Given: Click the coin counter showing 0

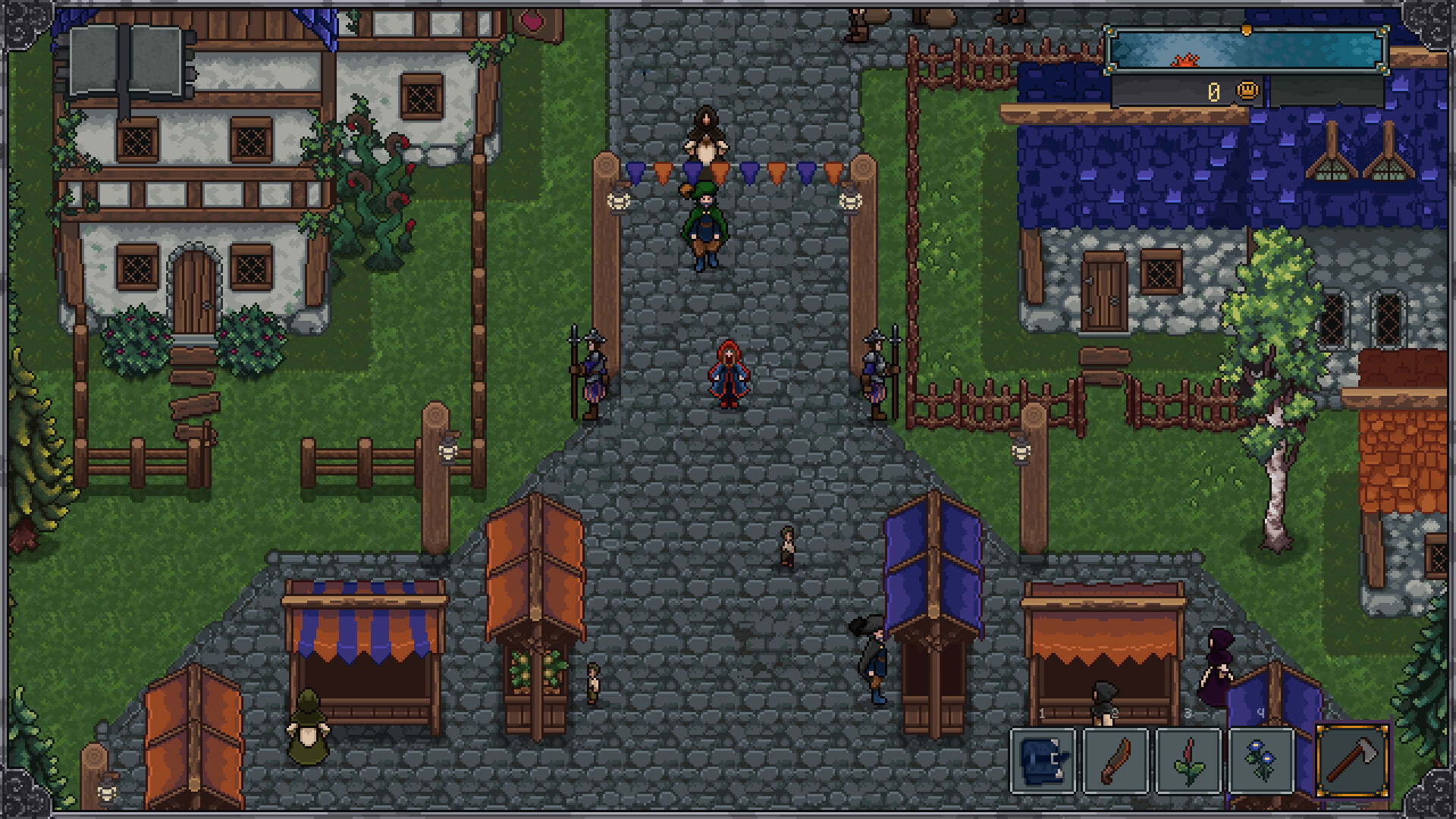Looking at the screenshot, I should (x=1214, y=92).
